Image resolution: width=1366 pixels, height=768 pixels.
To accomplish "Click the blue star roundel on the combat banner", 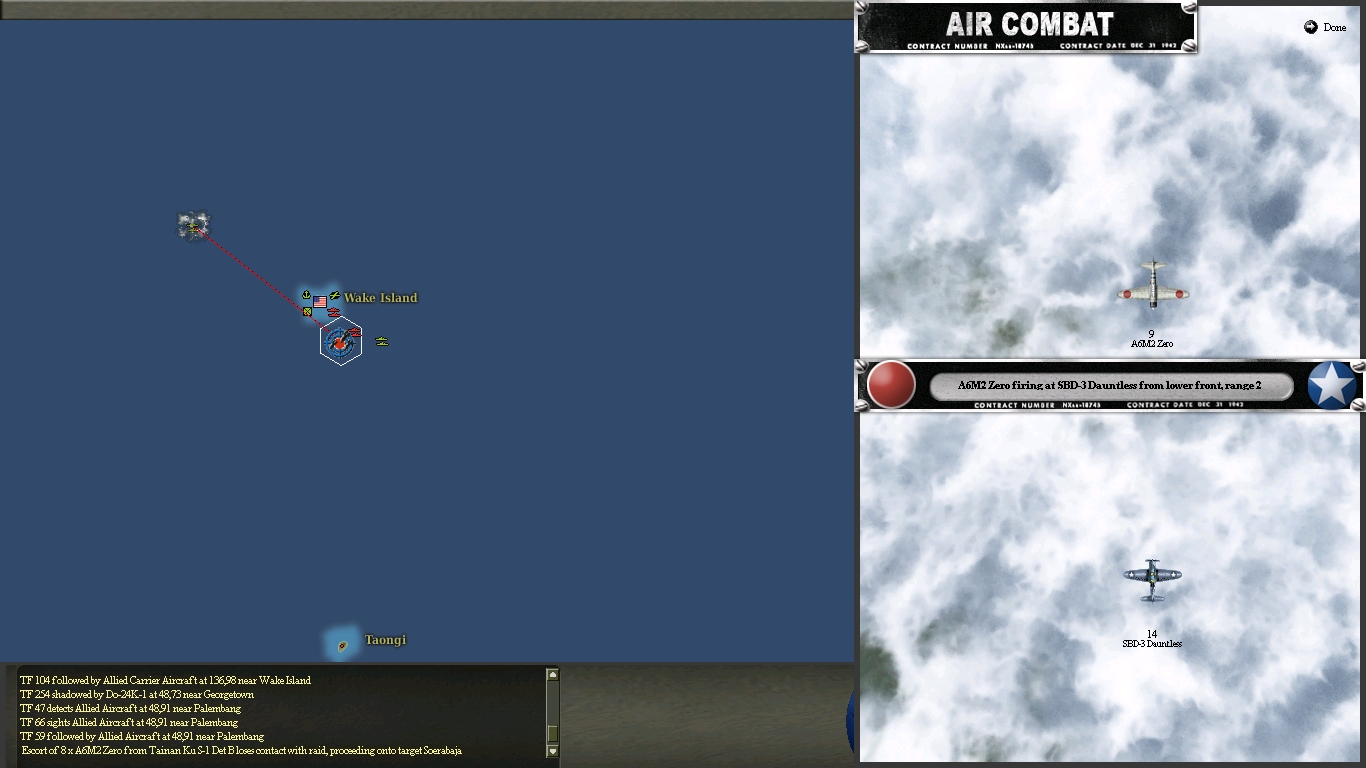I will [1330, 385].
